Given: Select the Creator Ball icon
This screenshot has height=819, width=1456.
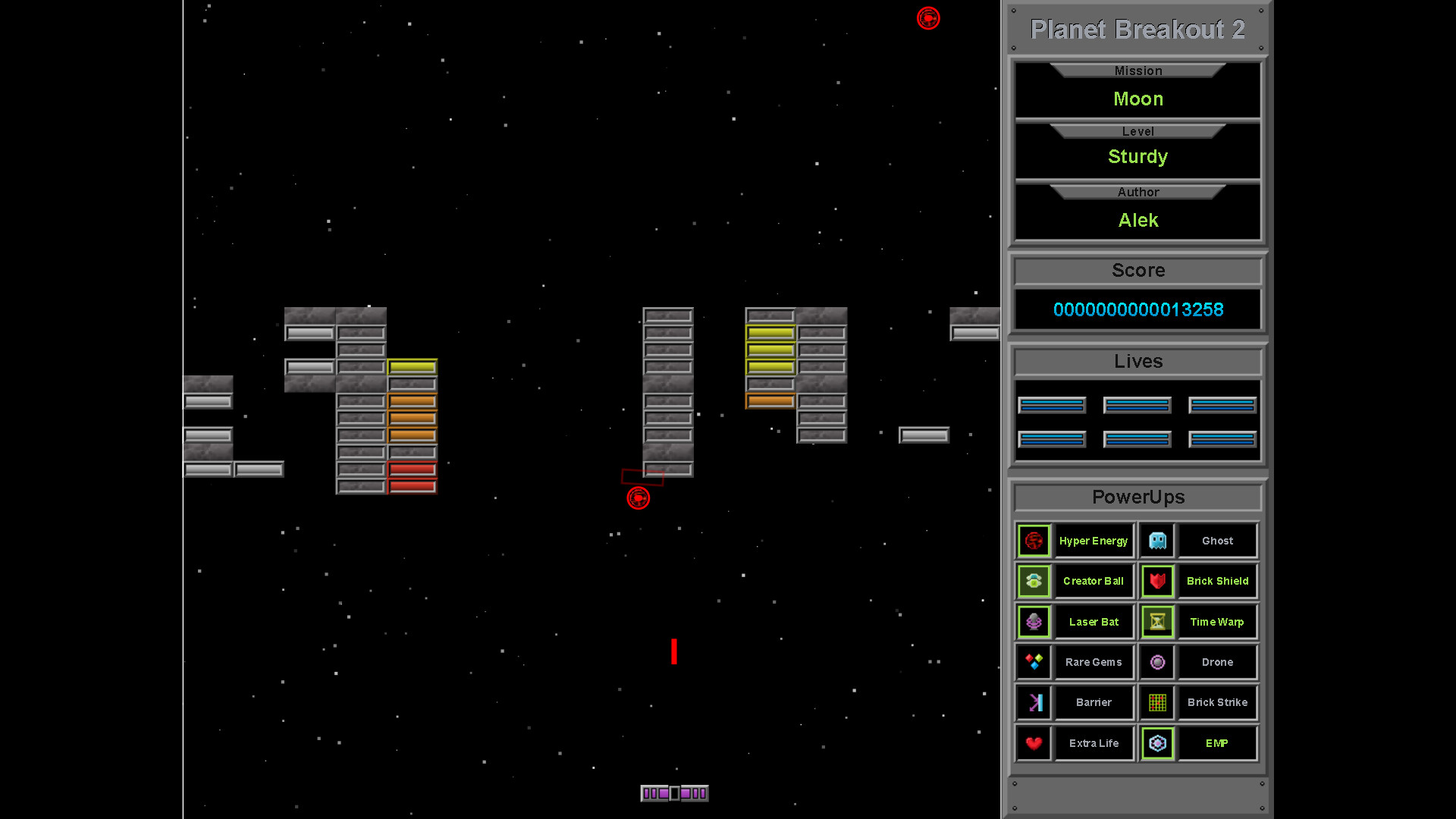Looking at the screenshot, I should [x=1034, y=581].
